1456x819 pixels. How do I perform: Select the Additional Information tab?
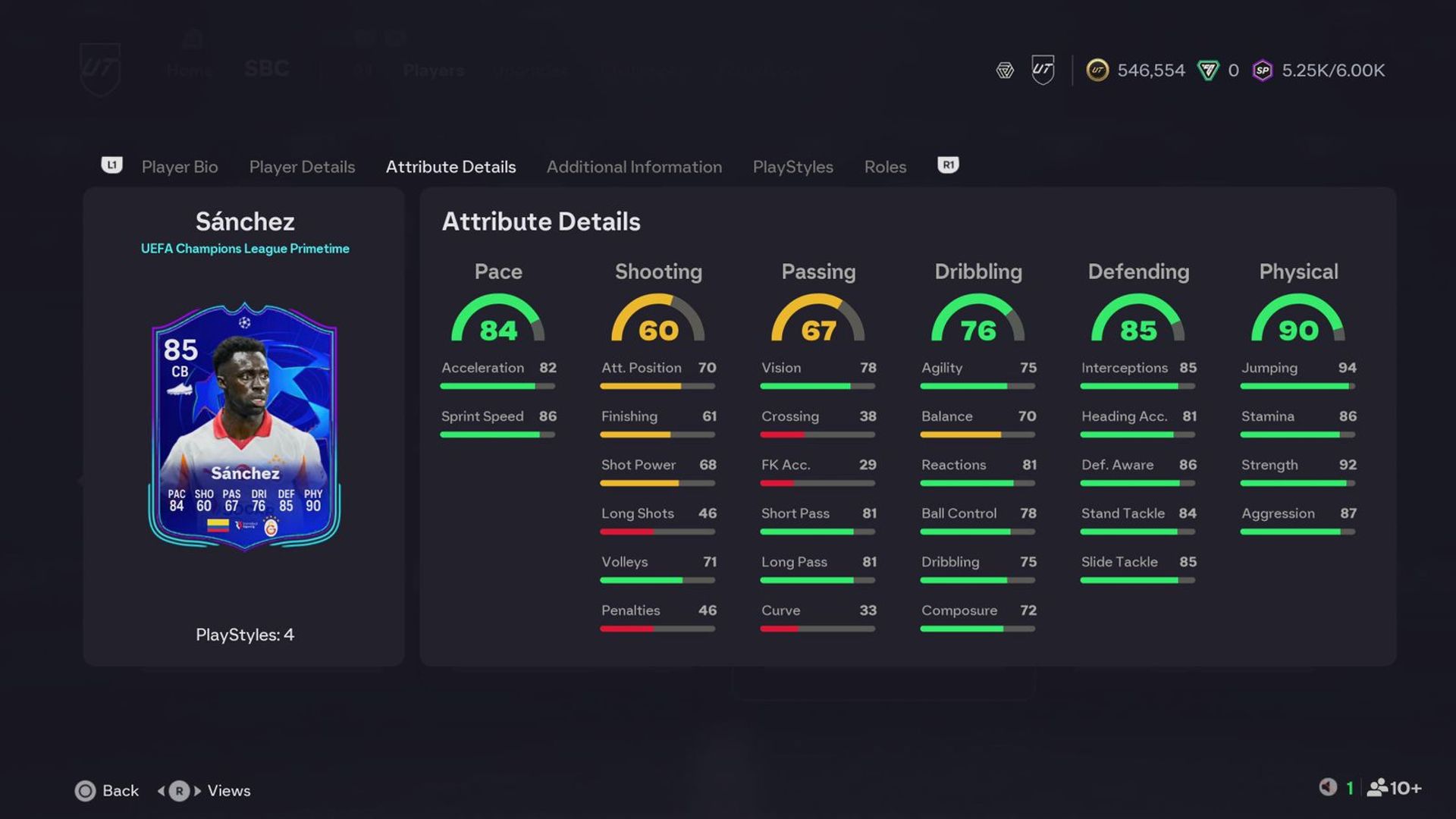pyautogui.click(x=635, y=167)
